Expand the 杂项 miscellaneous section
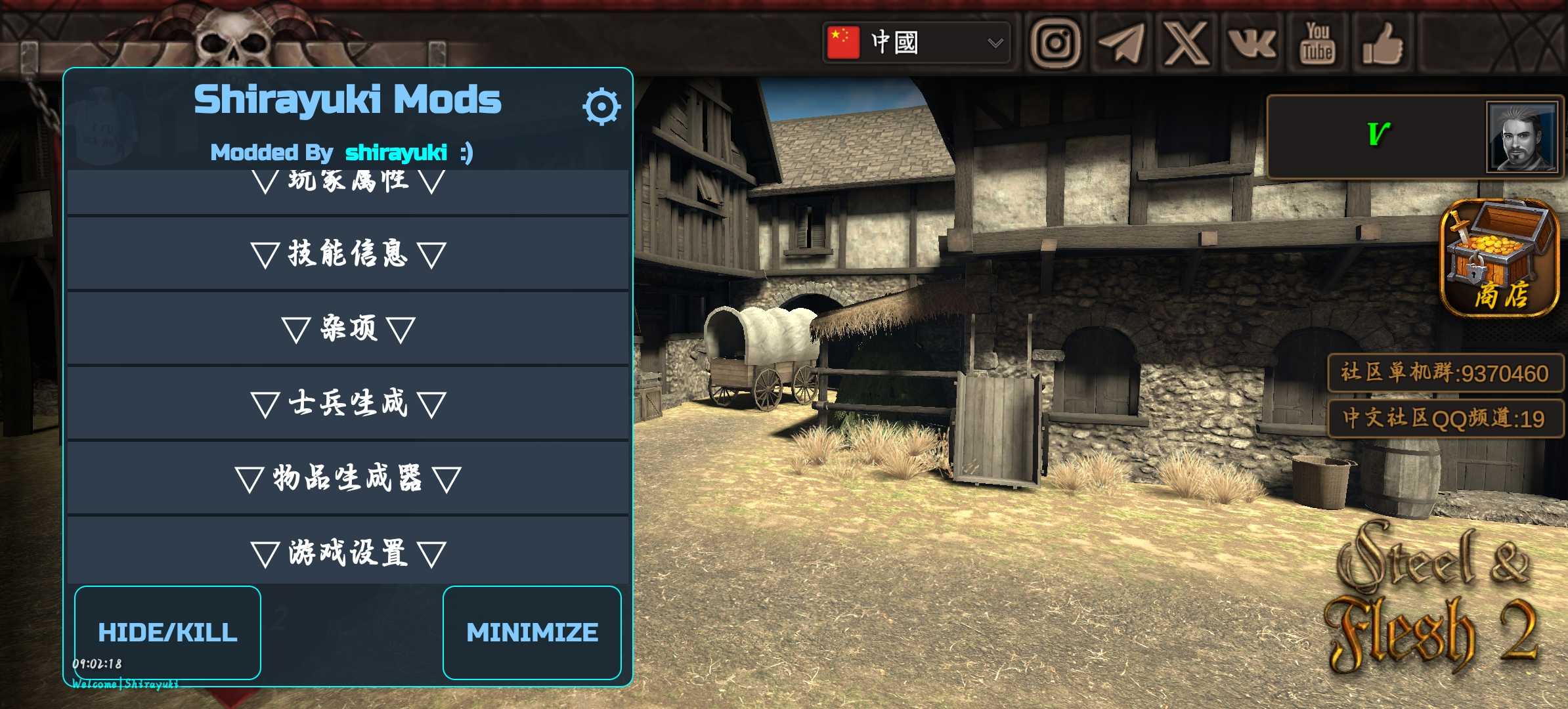The height and width of the screenshot is (709, 1568). (348, 328)
